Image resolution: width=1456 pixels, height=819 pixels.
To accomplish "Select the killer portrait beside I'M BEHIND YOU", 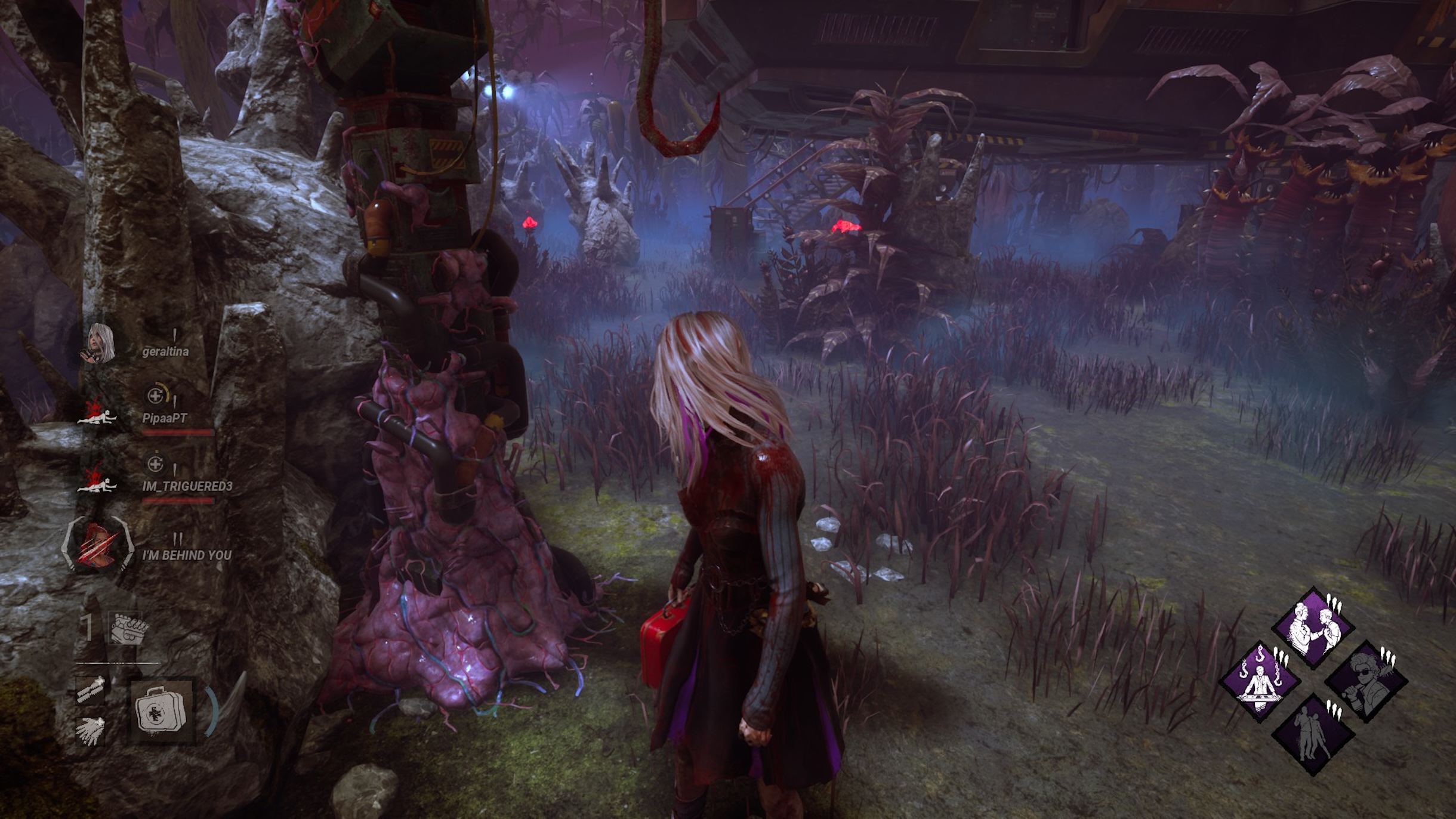I will pos(97,545).
